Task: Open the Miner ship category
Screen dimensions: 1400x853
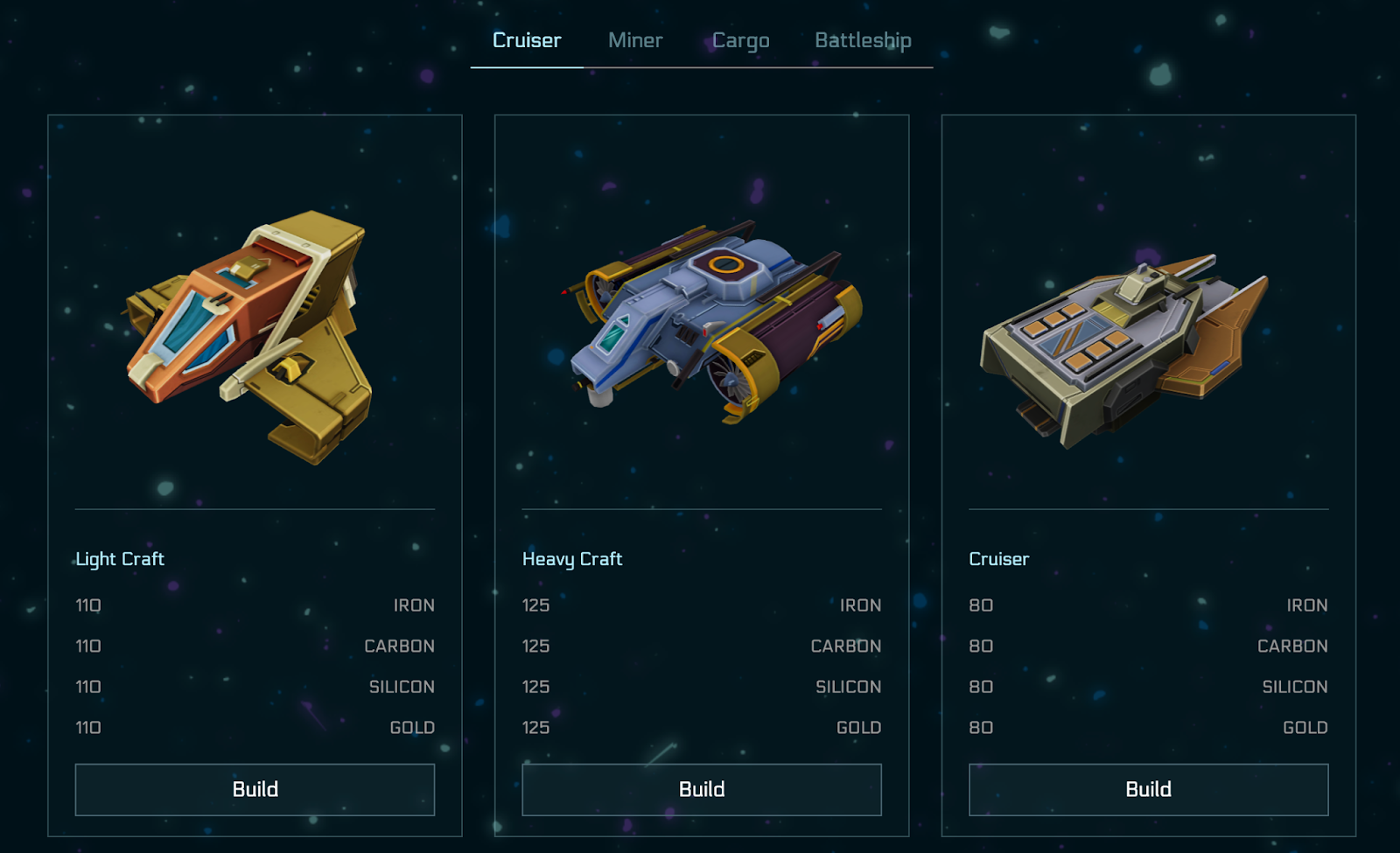Action: click(635, 40)
